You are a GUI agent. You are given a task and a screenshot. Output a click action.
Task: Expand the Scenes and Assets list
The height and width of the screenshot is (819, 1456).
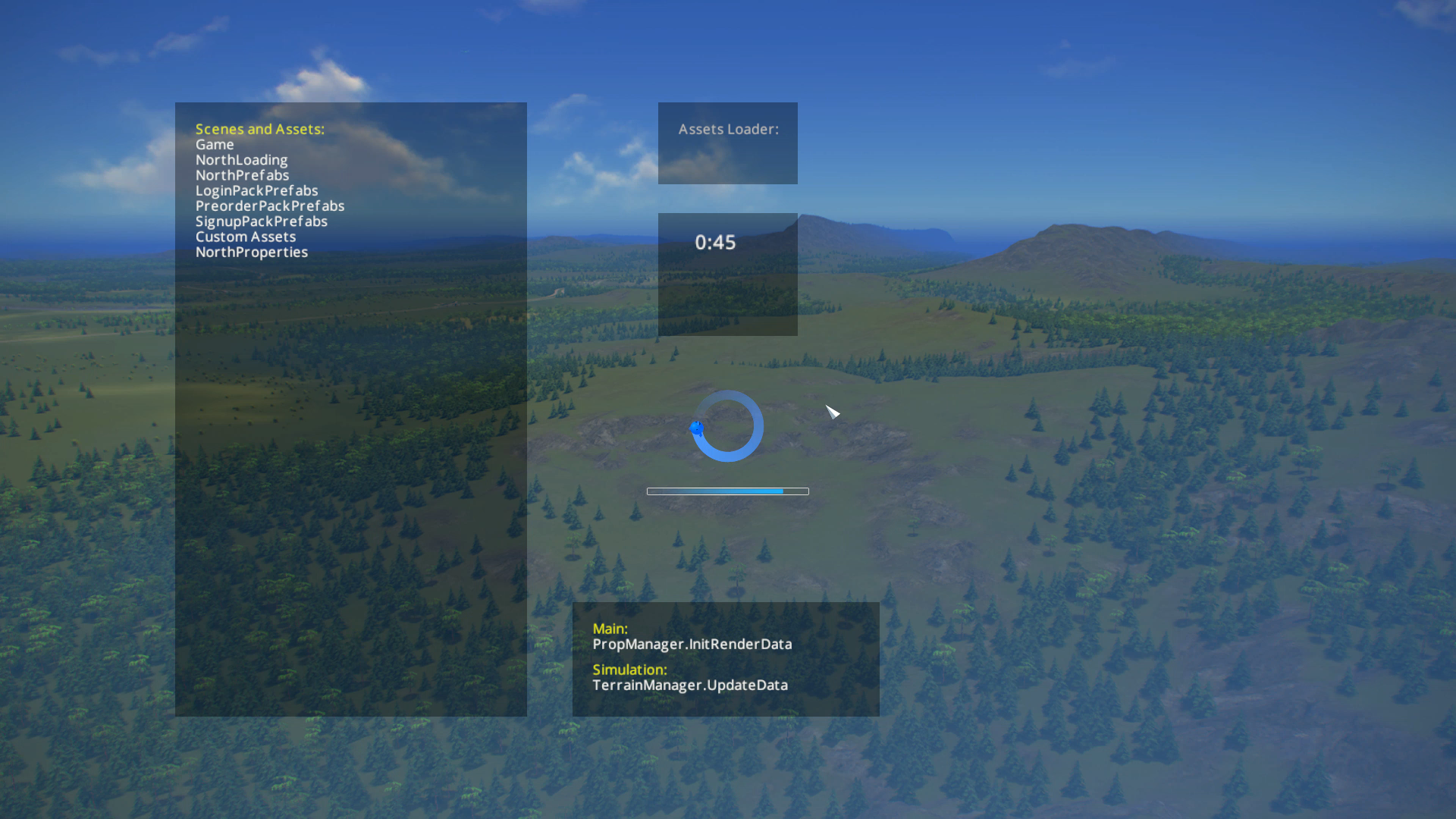[x=260, y=129]
